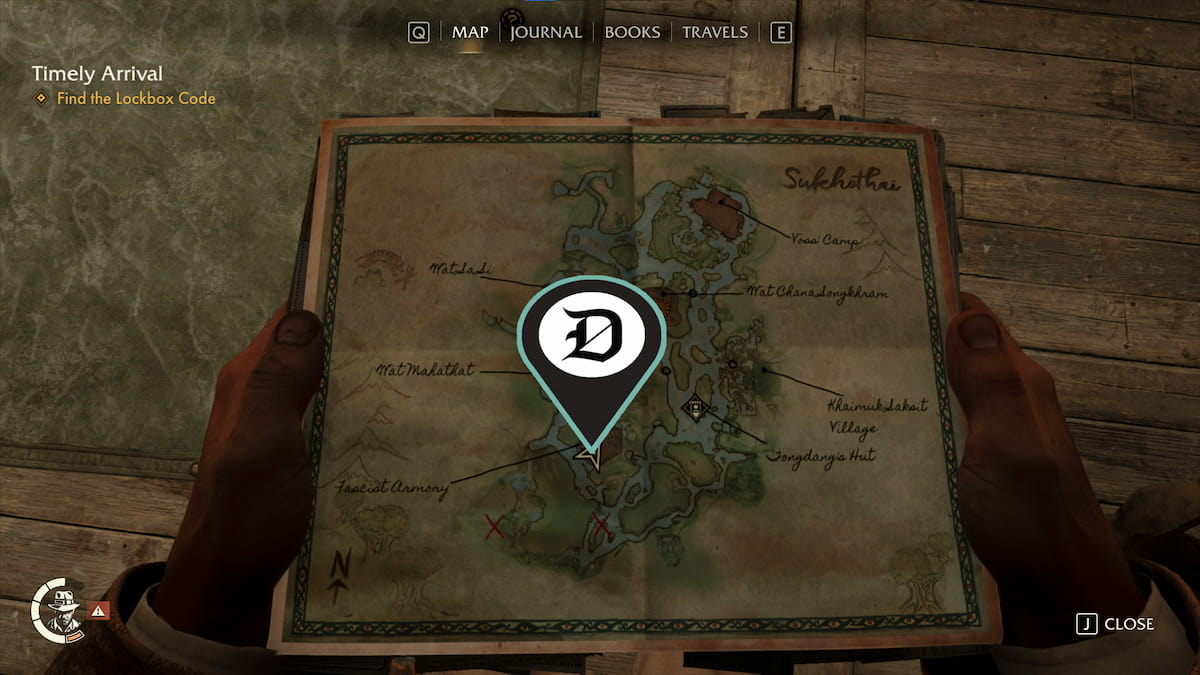Select the Fascist Armory map label

[x=393, y=488]
